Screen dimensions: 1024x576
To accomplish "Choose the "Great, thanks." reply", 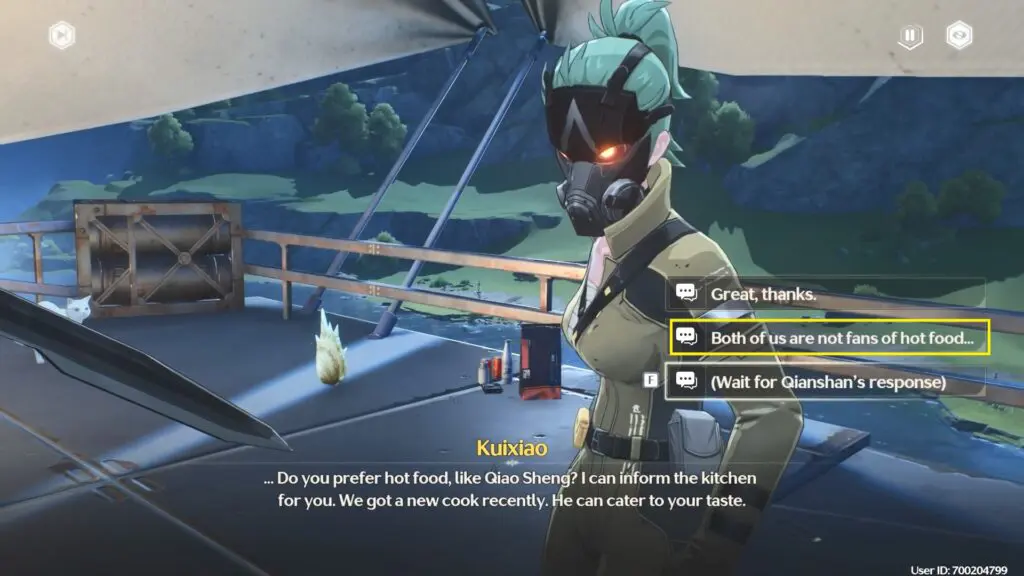I will 826,294.
